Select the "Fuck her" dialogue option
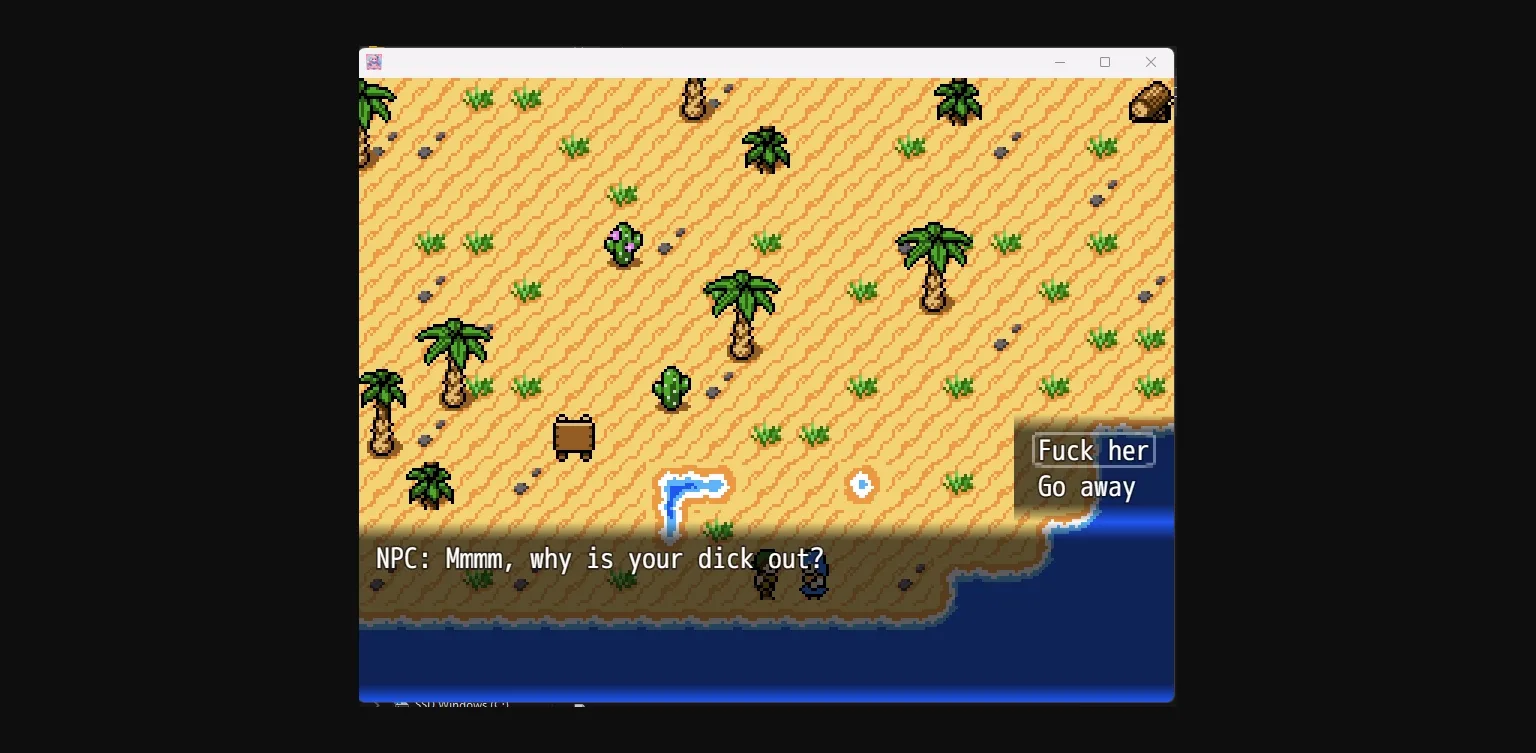Screen dimensions: 1536x753 click(x=1093, y=450)
